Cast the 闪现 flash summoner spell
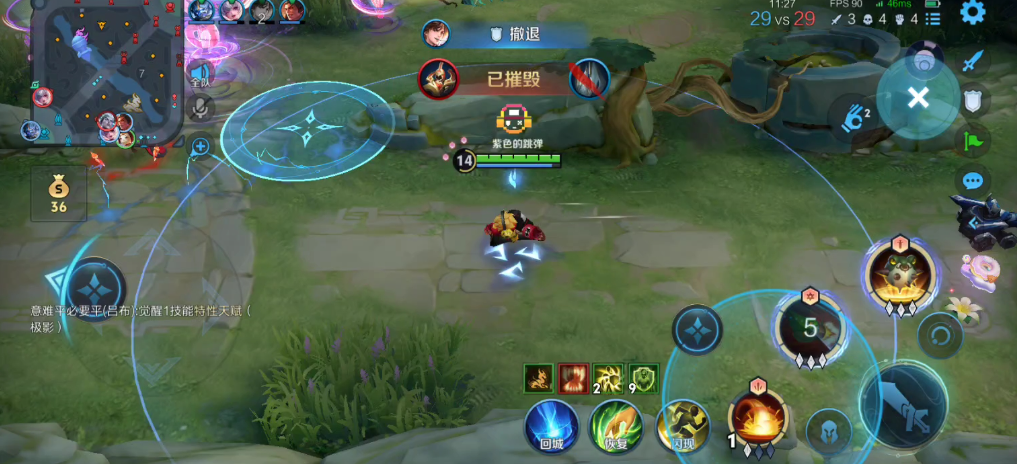1017x464 pixels. (x=681, y=426)
